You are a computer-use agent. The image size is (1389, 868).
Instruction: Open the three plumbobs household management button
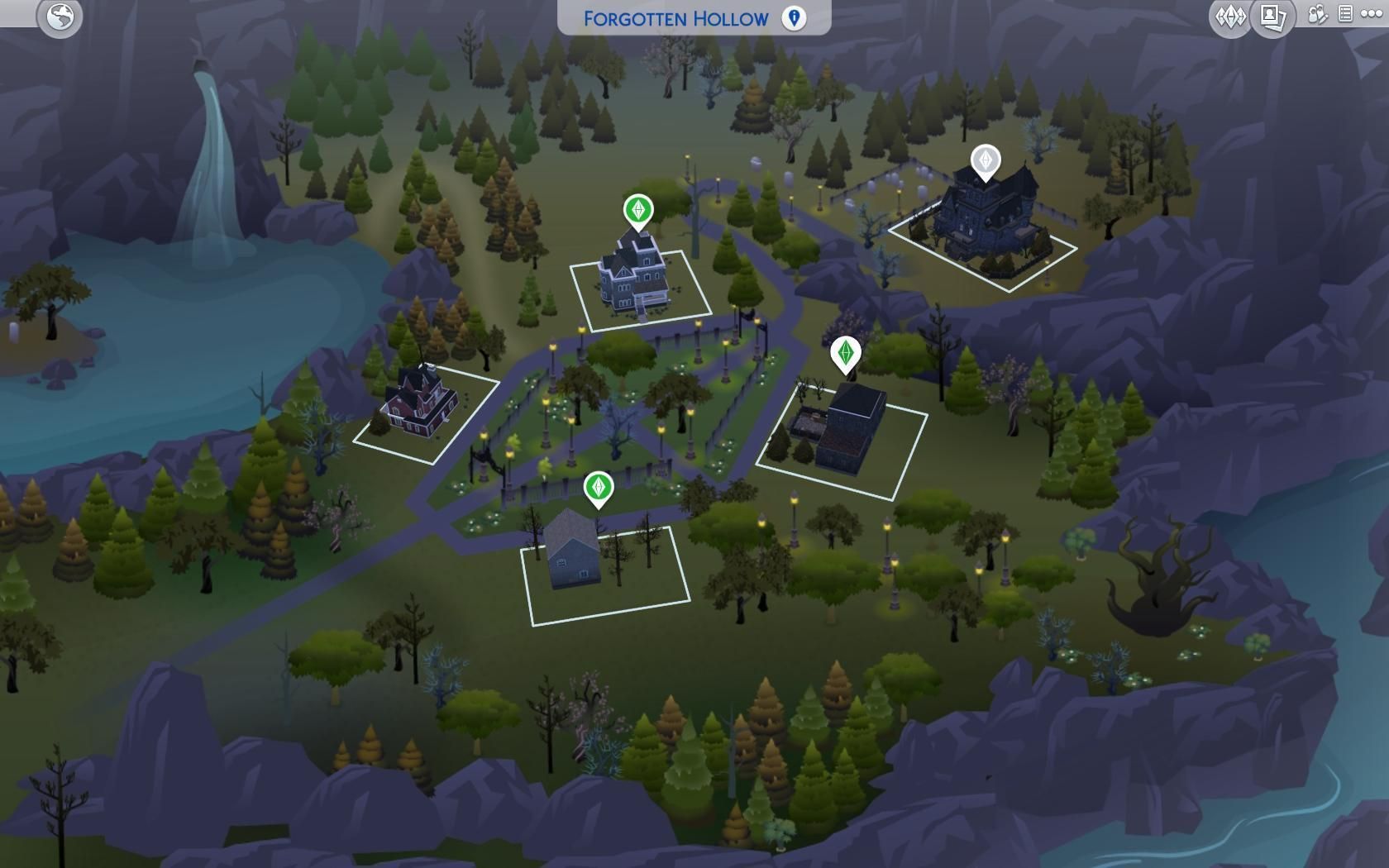tap(1229, 17)
